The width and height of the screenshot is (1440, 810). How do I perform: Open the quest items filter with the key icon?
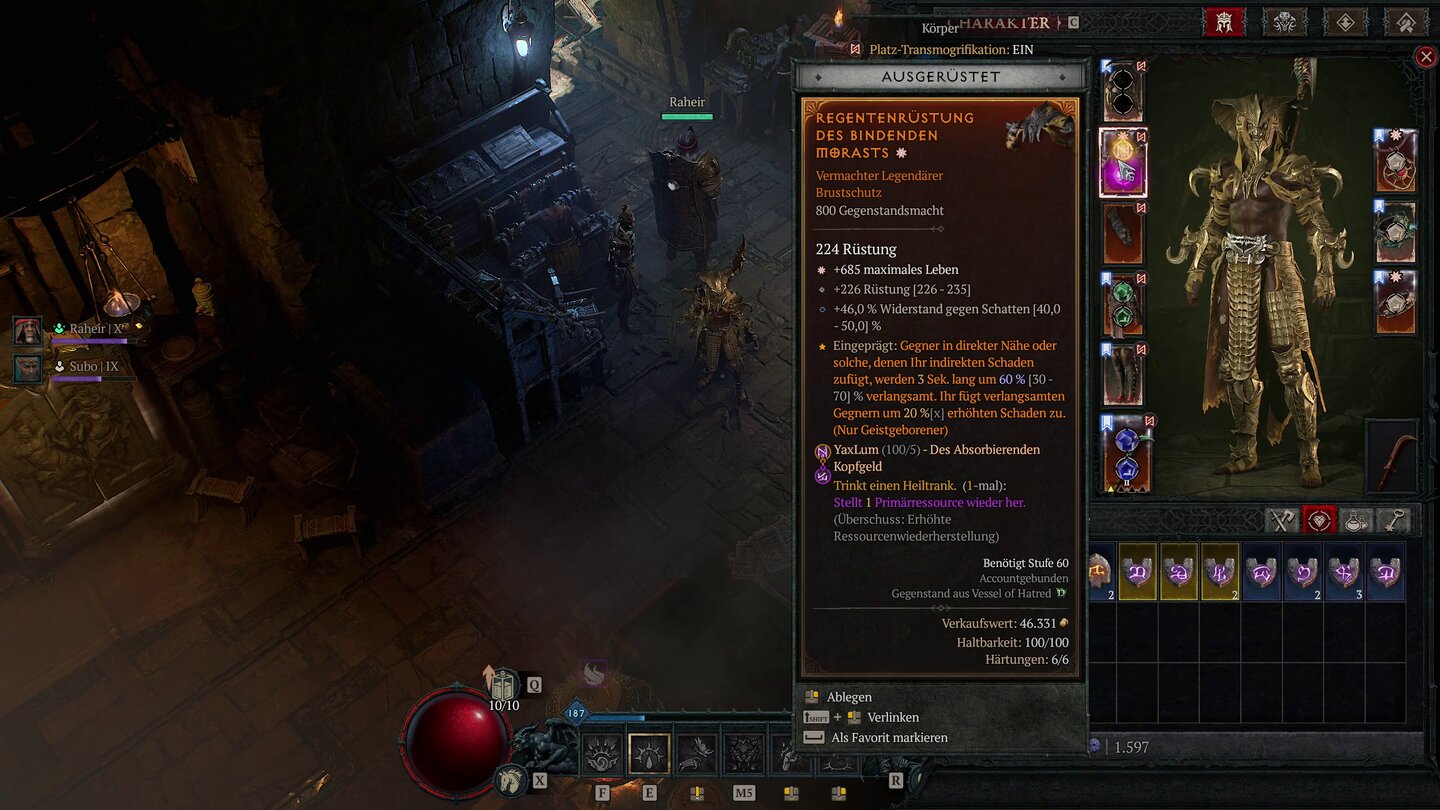click(1395, 521)
